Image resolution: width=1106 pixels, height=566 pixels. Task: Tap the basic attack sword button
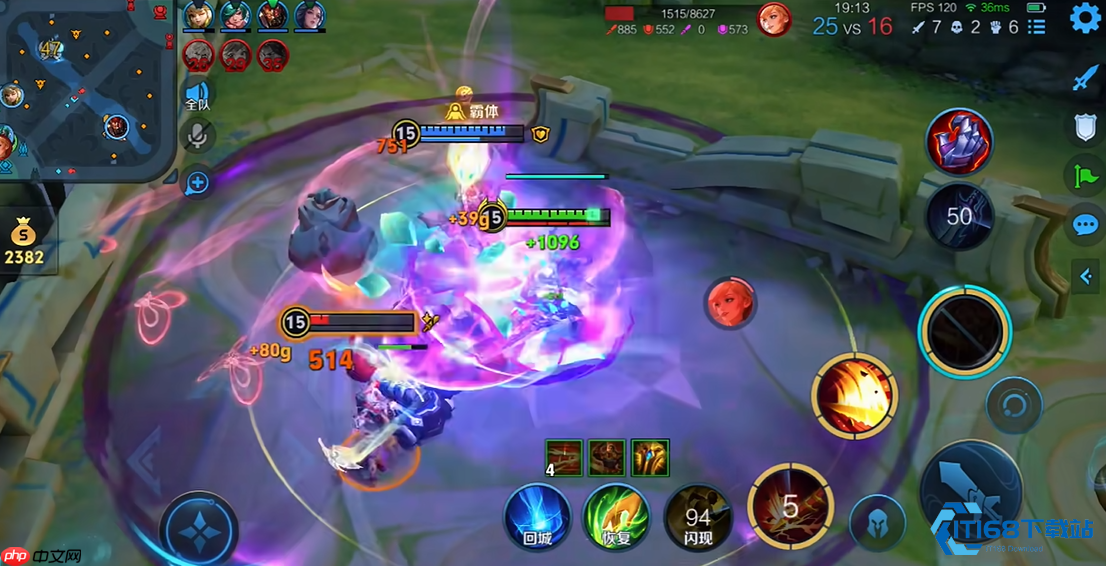pos(971,493)
